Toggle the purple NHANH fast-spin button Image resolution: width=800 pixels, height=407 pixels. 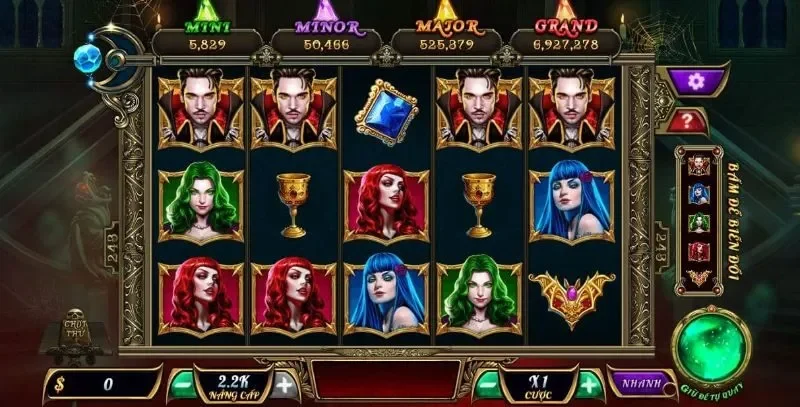coord(639,383)
